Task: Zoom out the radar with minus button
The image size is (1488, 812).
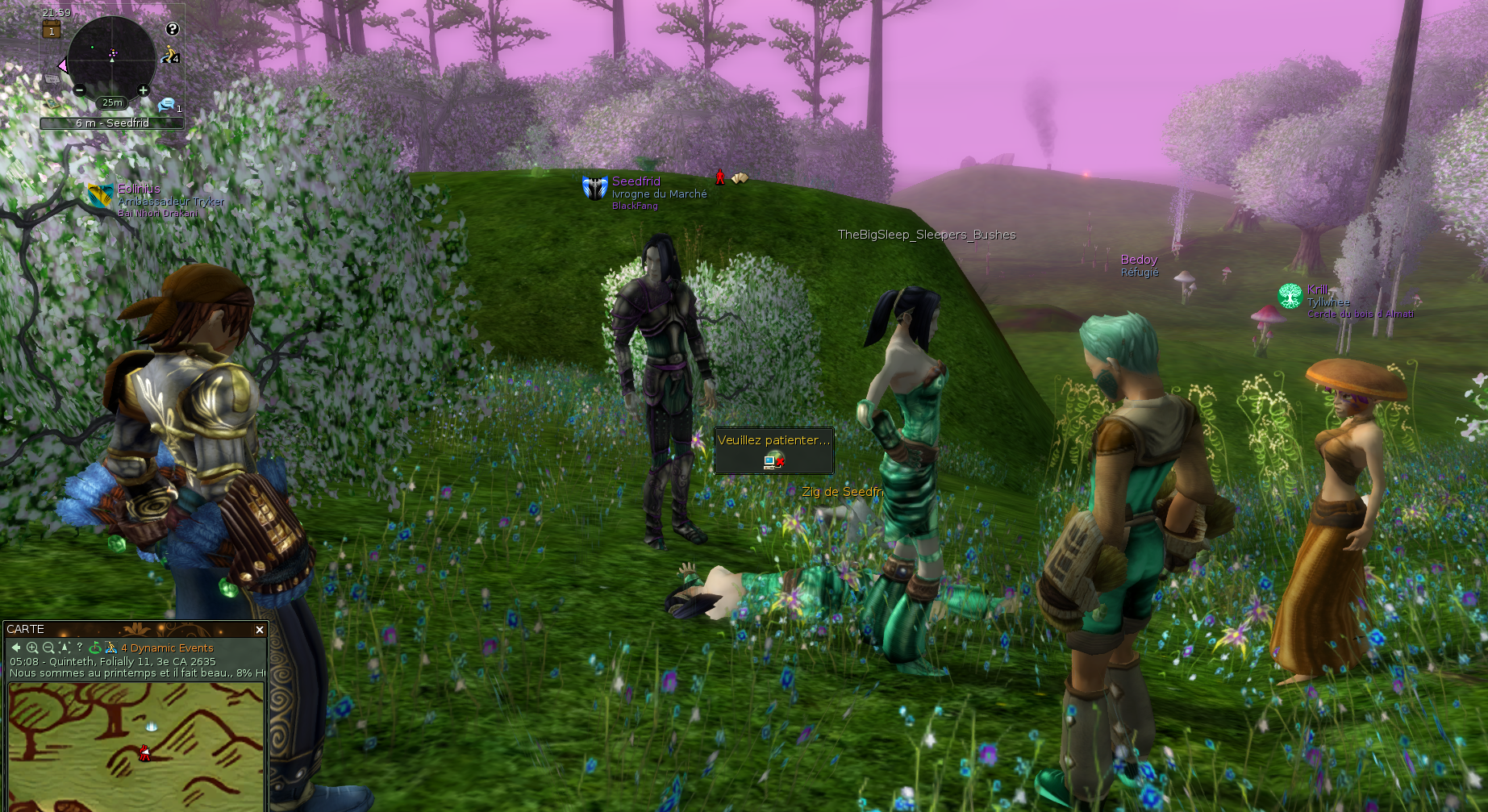Action: [x=79, y=90]
